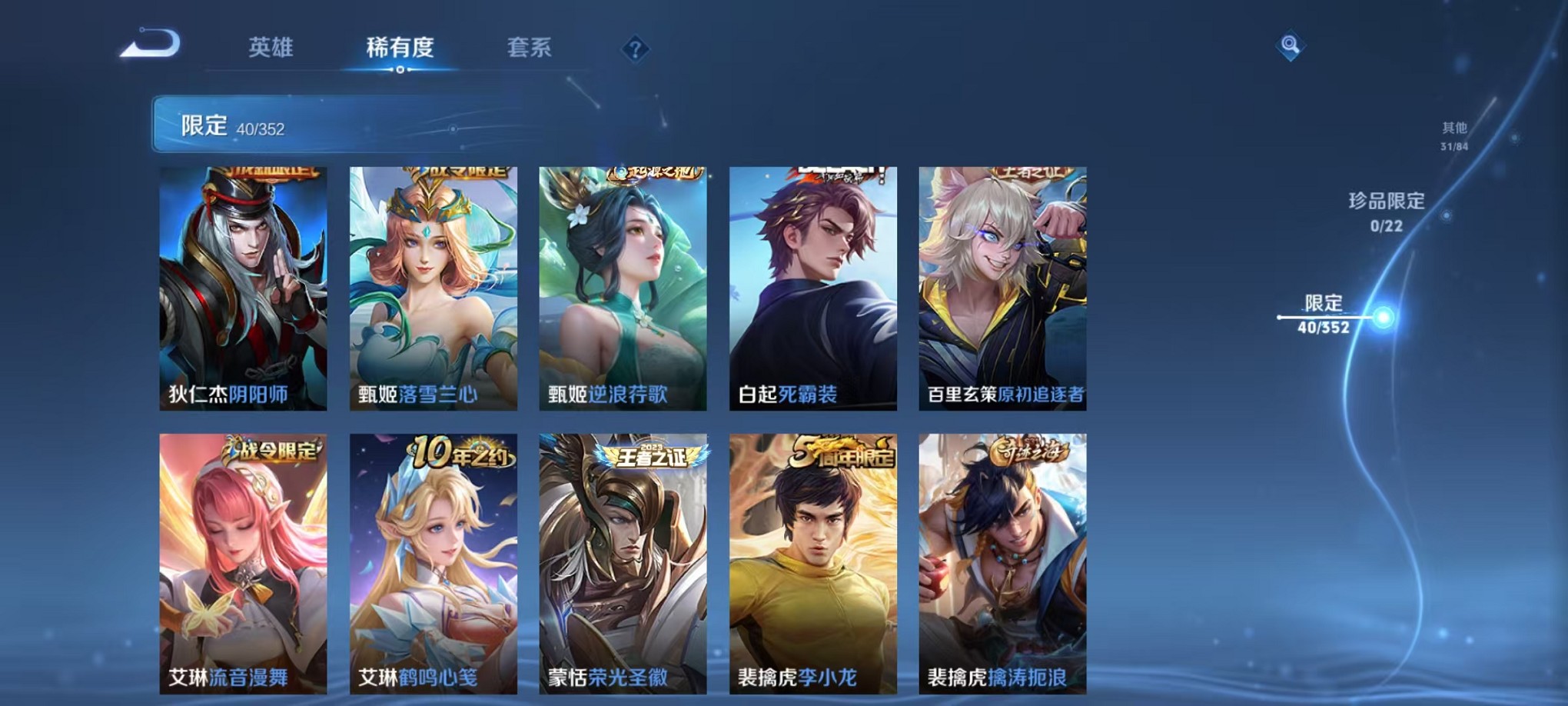Select the 稀有度 tab
Screen dimensions: 1568x706
pos(400,48)
